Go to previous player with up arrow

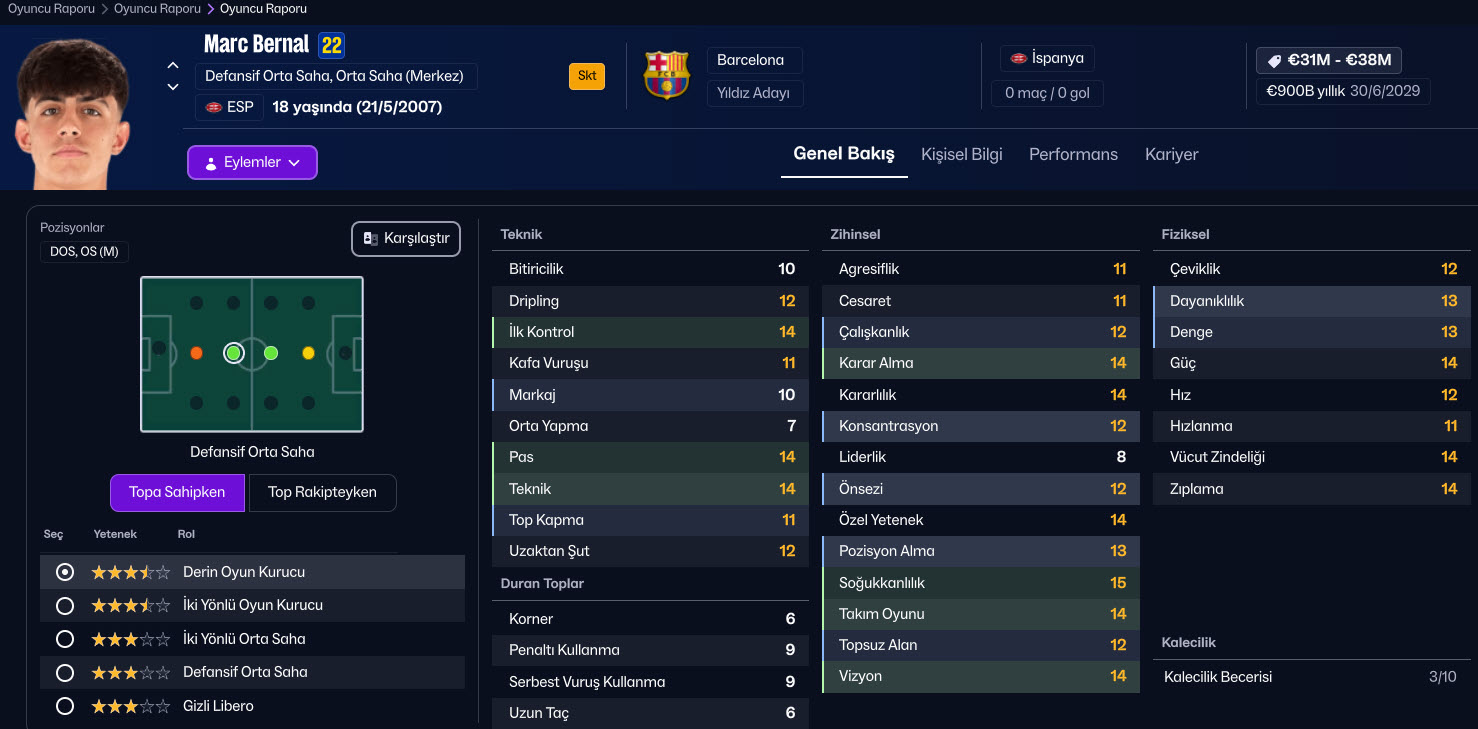click(x=173, y=65)
